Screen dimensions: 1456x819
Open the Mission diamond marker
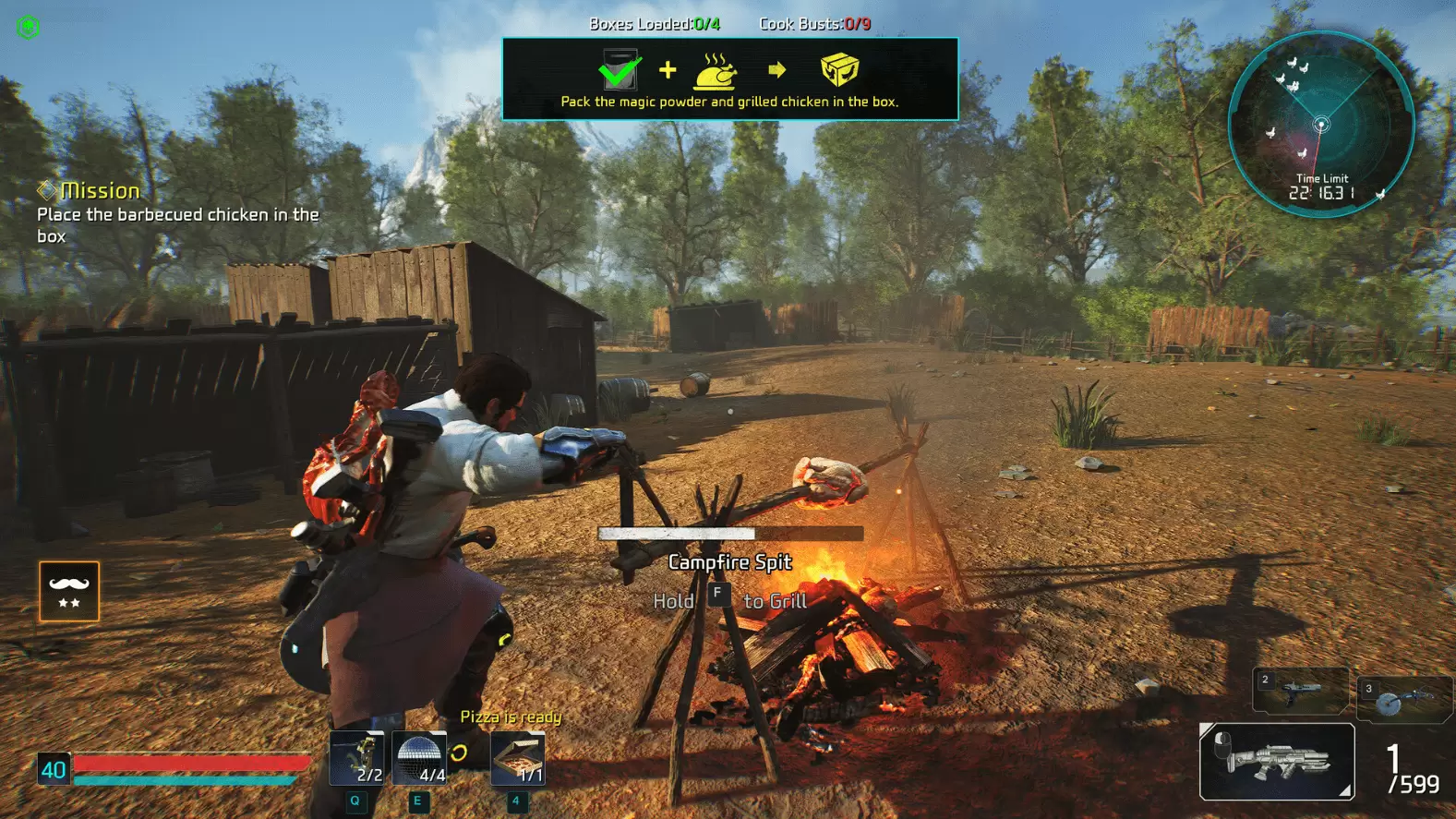[x=45, y=190]
